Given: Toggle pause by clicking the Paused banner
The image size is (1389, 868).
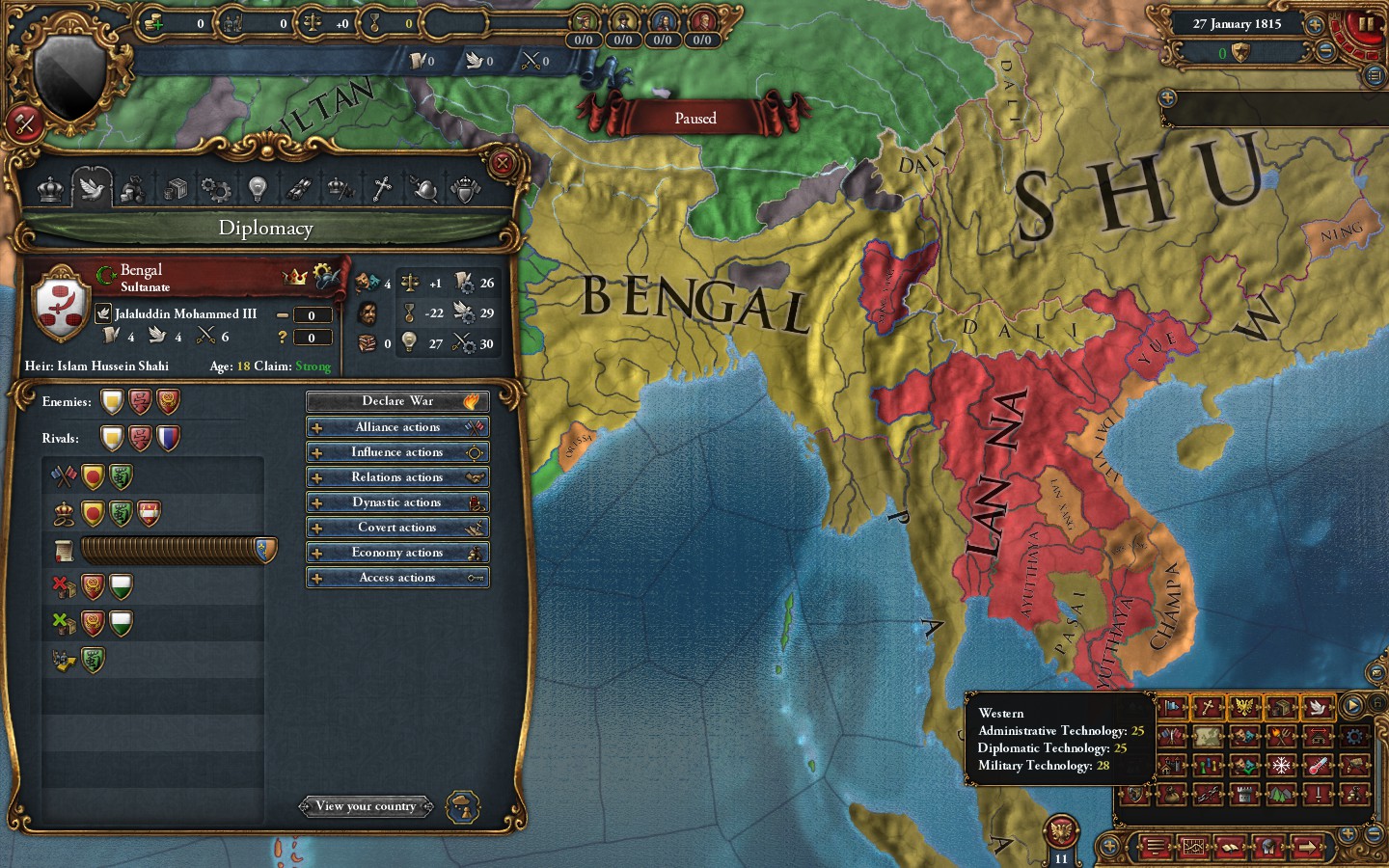Looking at the screenshot, I should (694, 118).
